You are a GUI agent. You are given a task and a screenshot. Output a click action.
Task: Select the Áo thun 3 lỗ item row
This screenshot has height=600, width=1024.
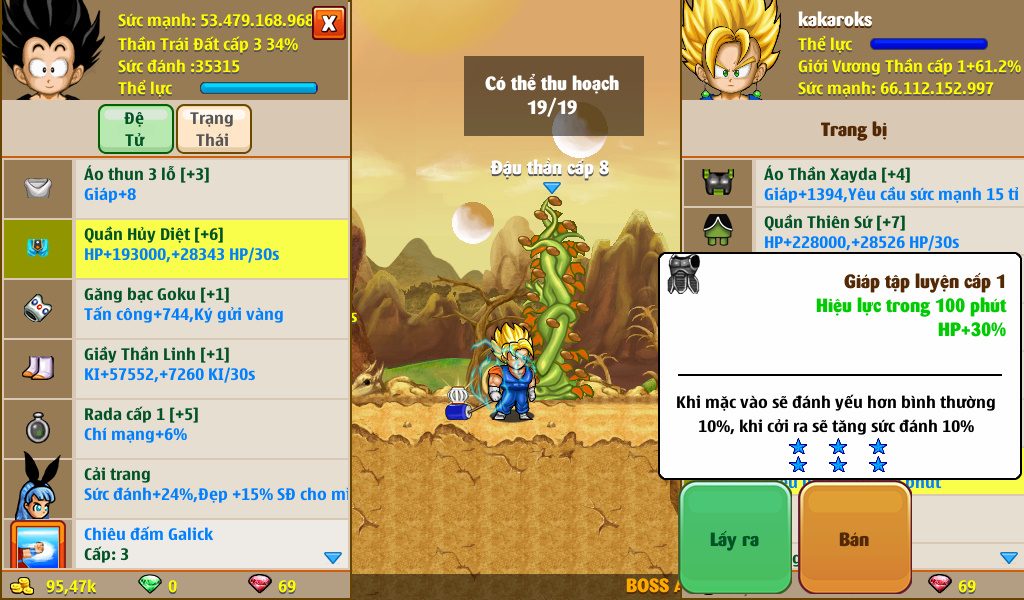click(x=176, y=184)
